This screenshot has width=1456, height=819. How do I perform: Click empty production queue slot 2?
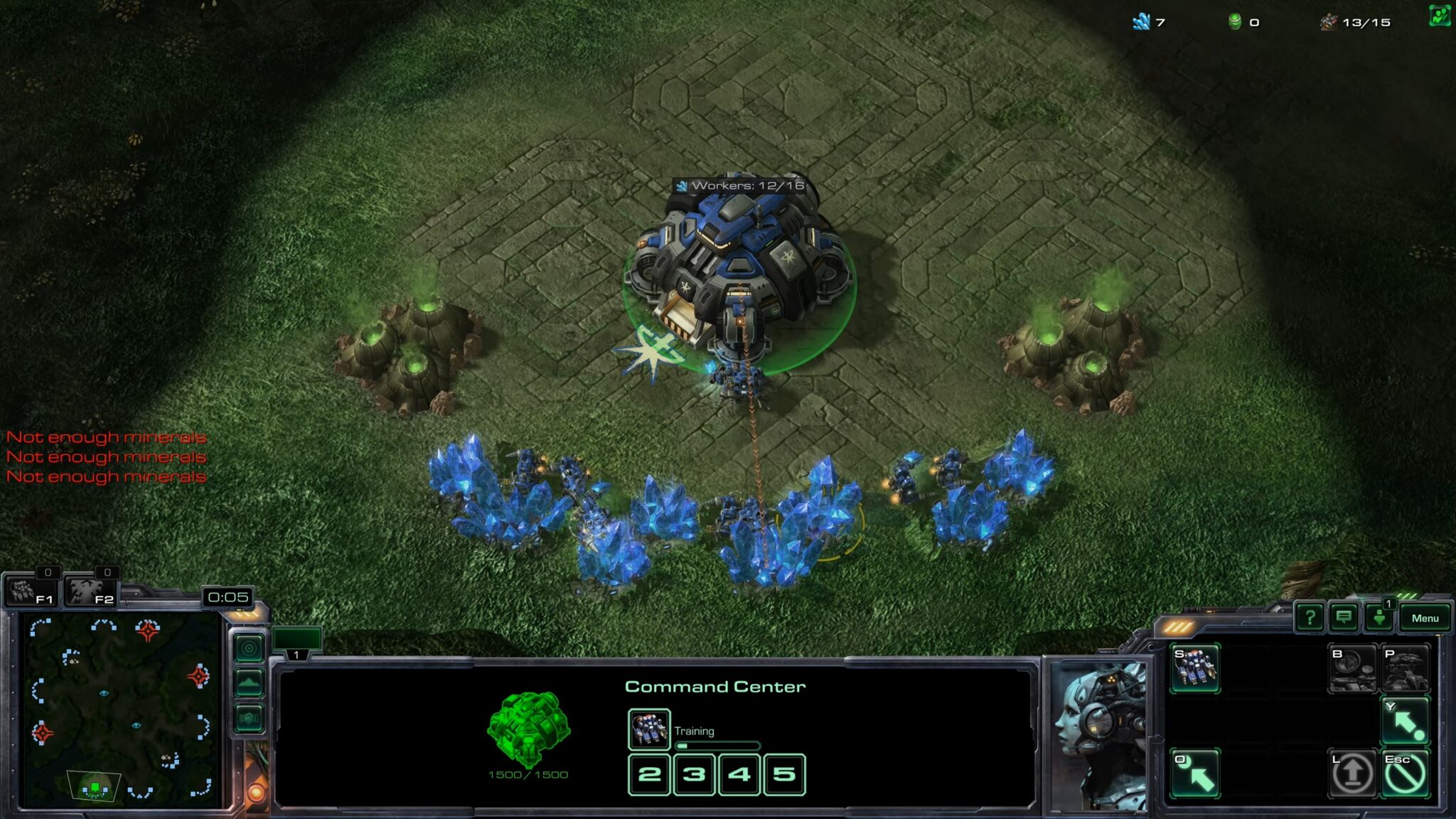point(648,776)
